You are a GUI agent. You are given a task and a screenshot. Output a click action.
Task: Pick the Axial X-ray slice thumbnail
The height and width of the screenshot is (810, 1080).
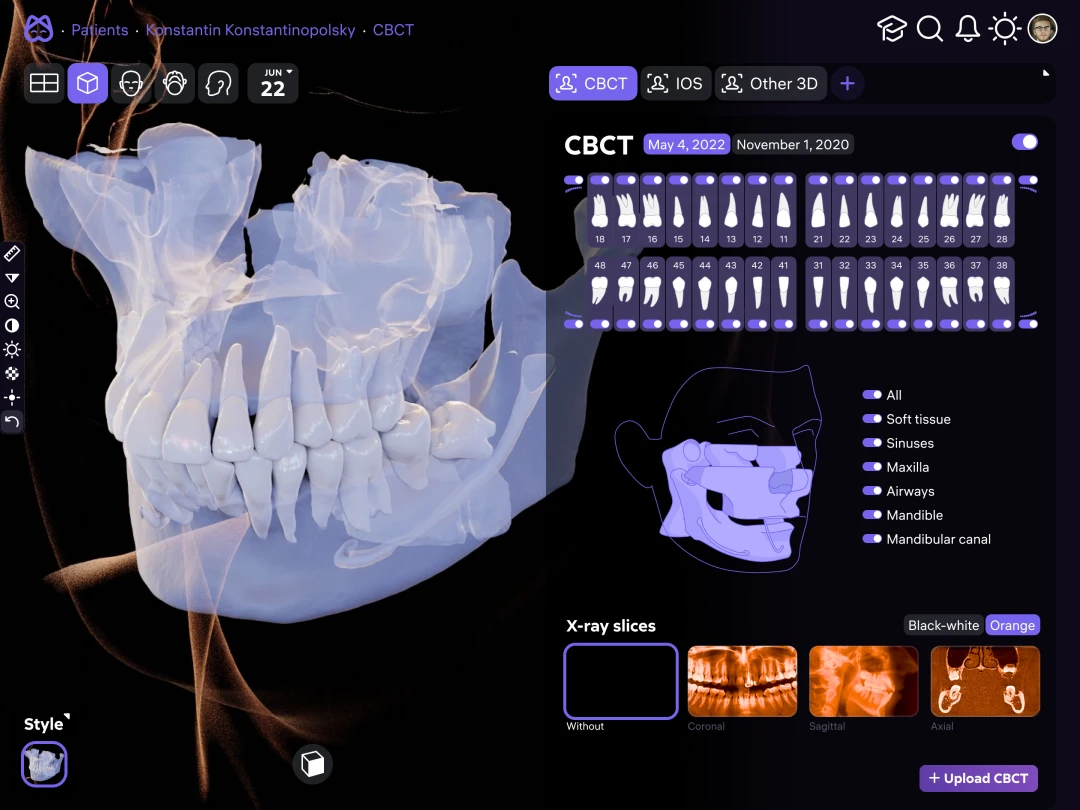[x=985, y=681]
